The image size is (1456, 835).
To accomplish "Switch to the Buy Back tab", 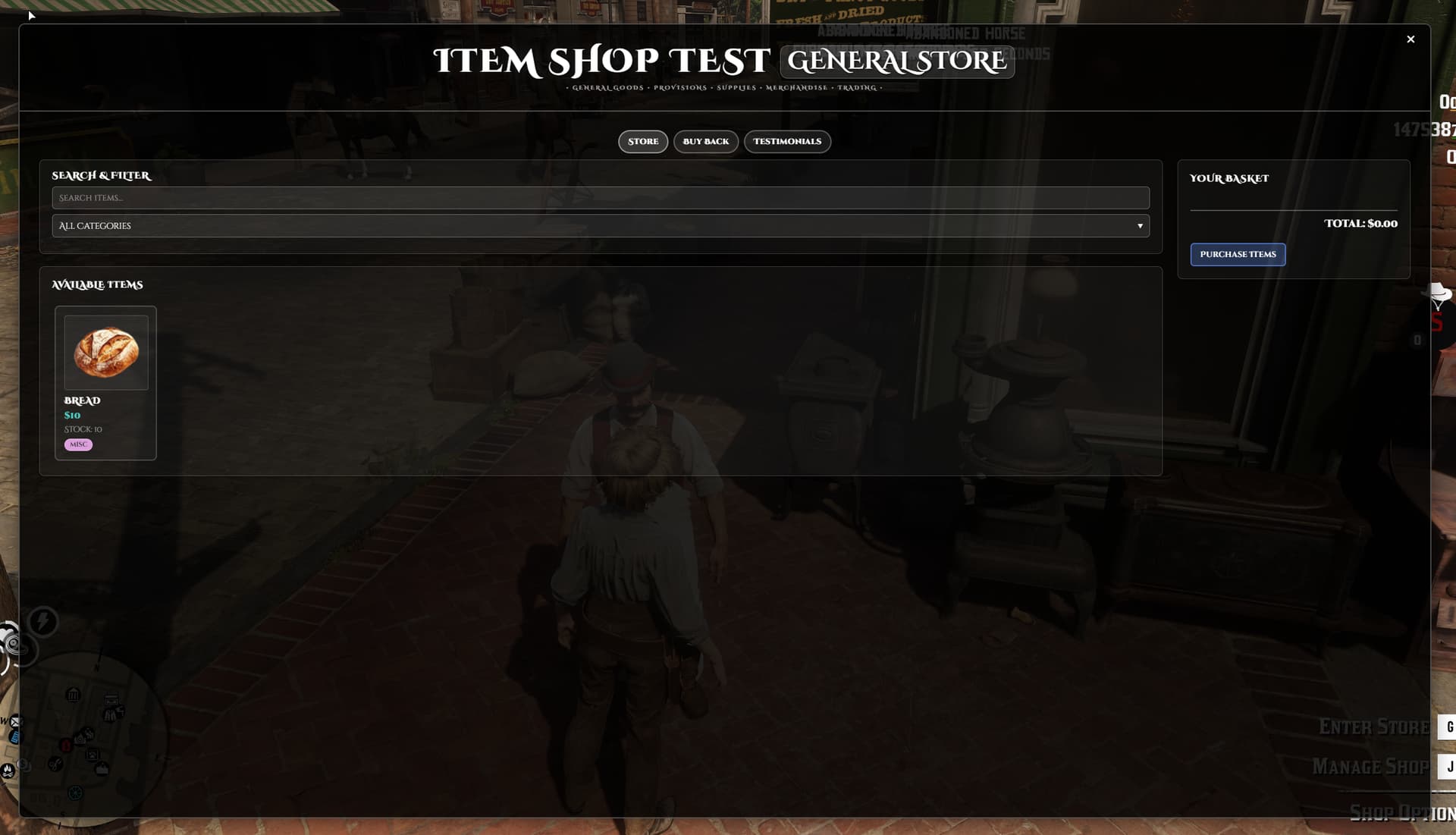I will 705,141.
